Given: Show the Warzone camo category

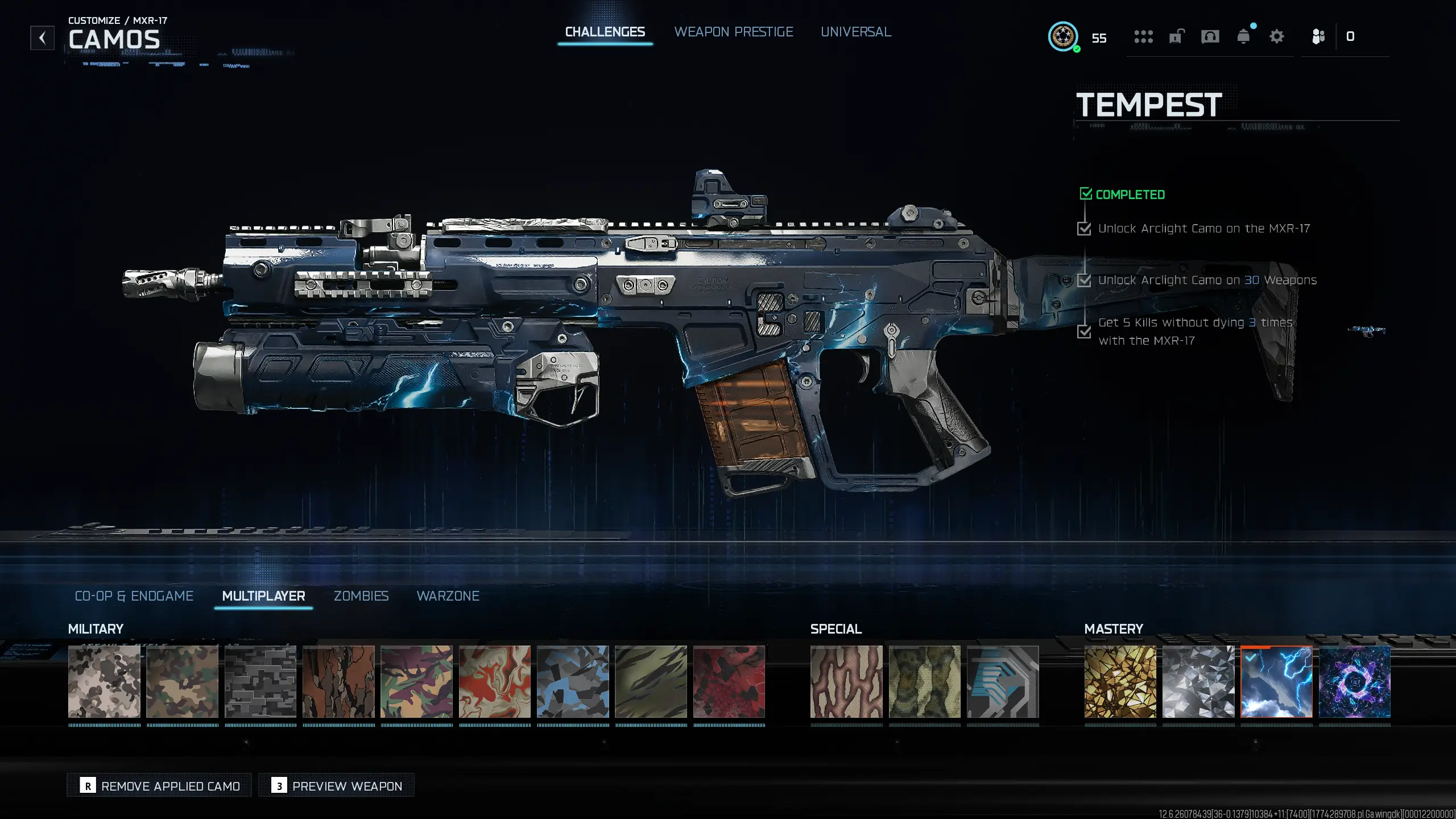Looking at the screenshot, I should pyautogui.click(x=448, y=595).
